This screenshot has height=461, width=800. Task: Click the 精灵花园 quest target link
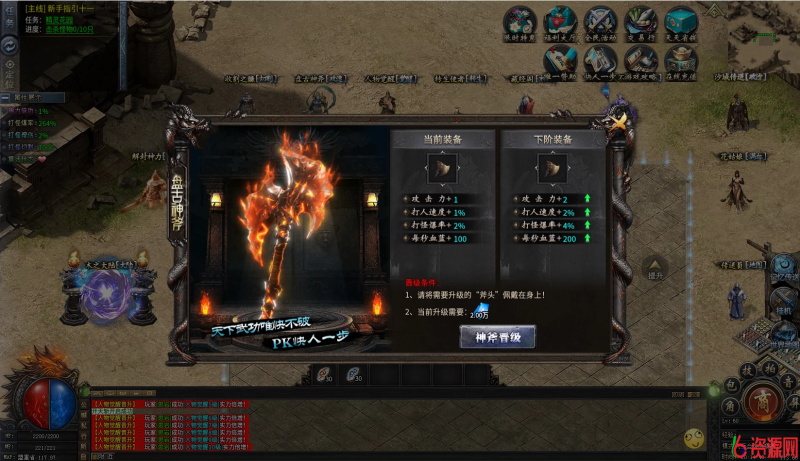pos(60,20)
